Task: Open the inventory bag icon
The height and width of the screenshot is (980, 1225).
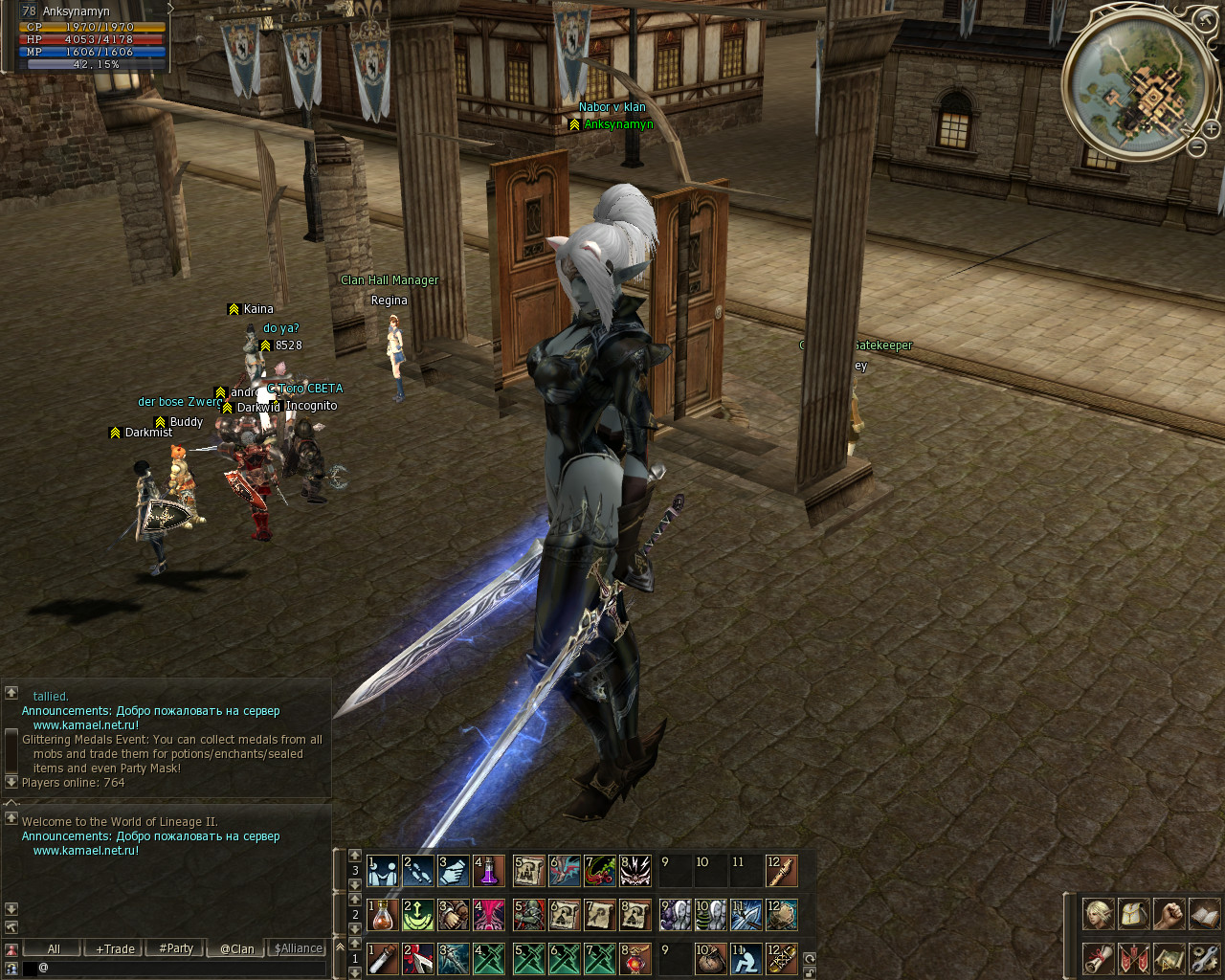Action: click(x=1133, y=914)
